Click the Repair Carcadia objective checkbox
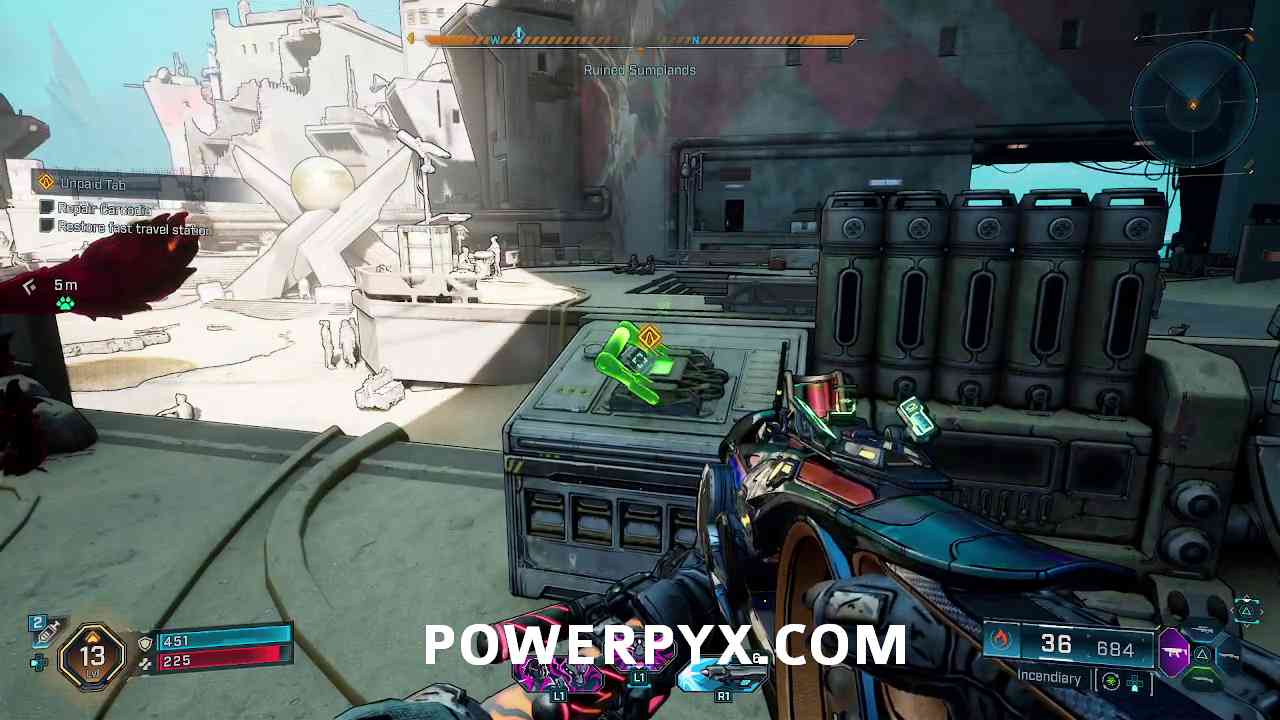The width and height of the screenshot is (1280, 720). (x=46, y=208)
